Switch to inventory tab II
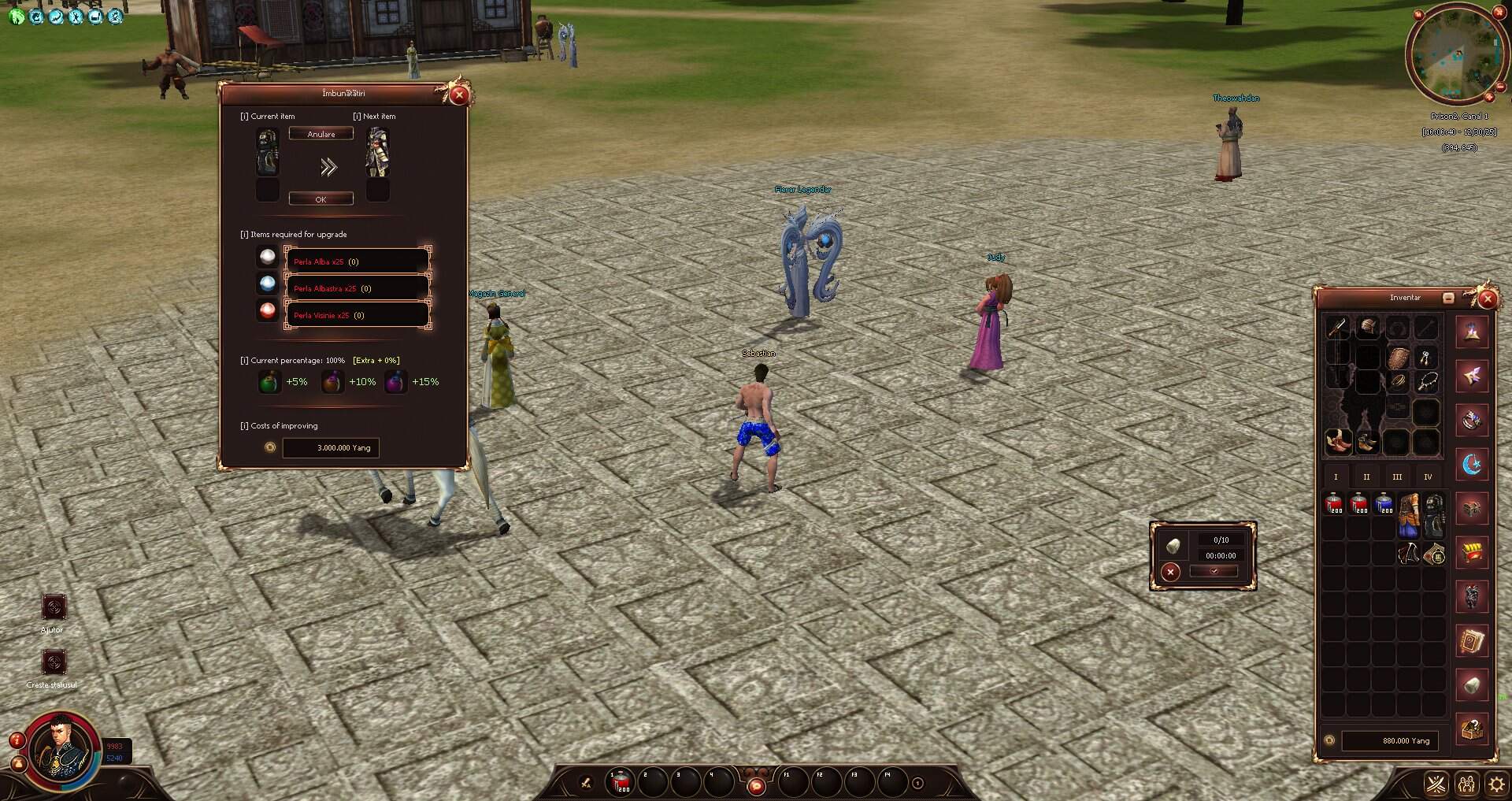Screen dimensions: 1512x801 1366,476
